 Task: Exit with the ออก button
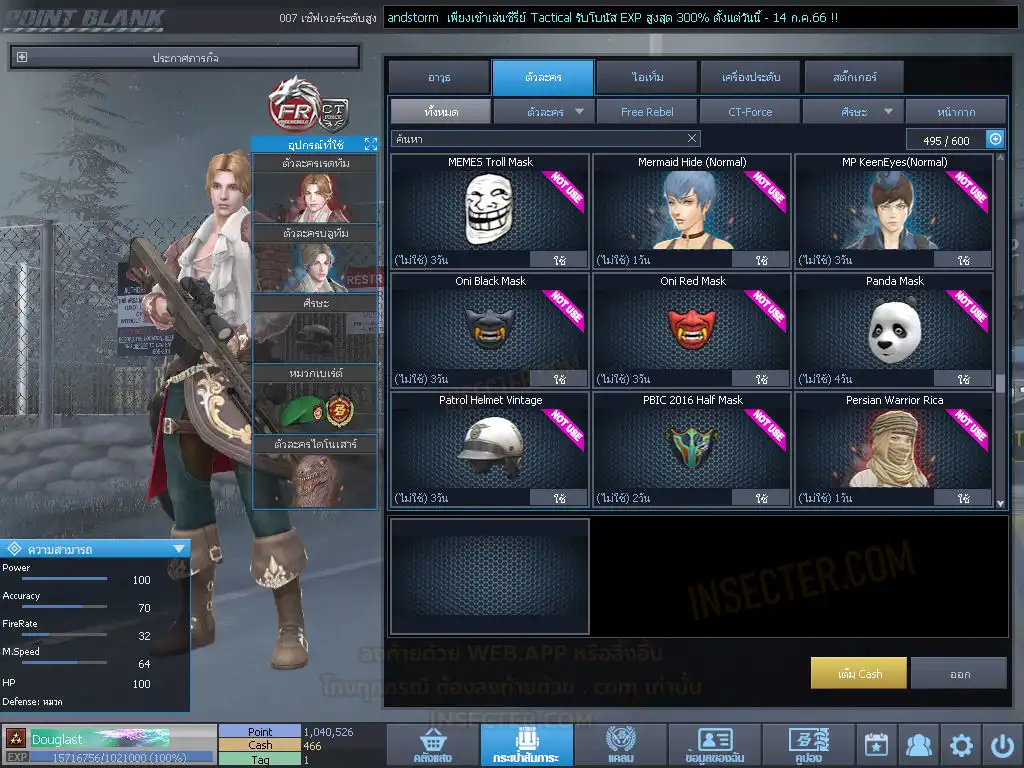pos(959,673)
